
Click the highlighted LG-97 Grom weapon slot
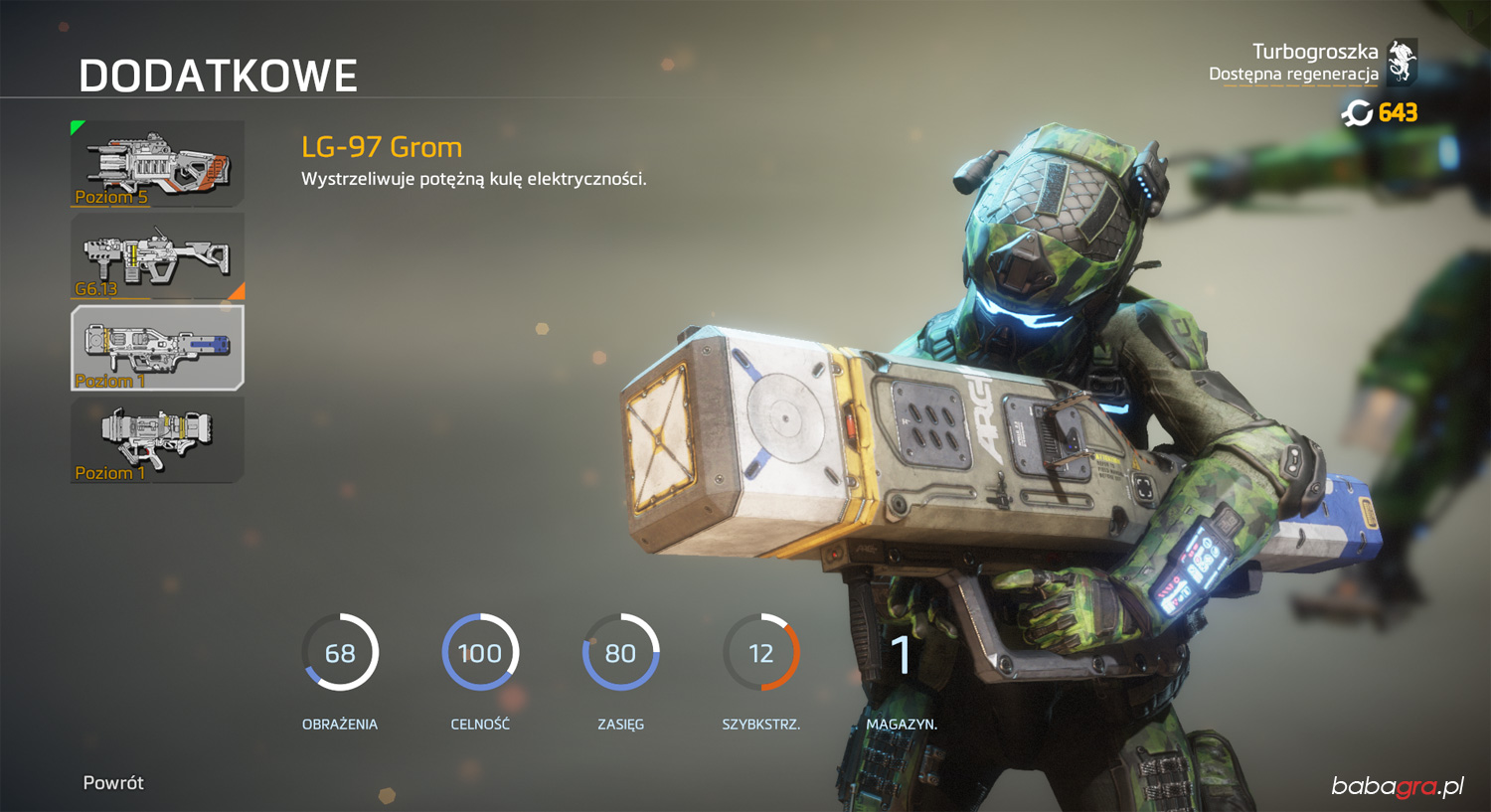[157, 348]
